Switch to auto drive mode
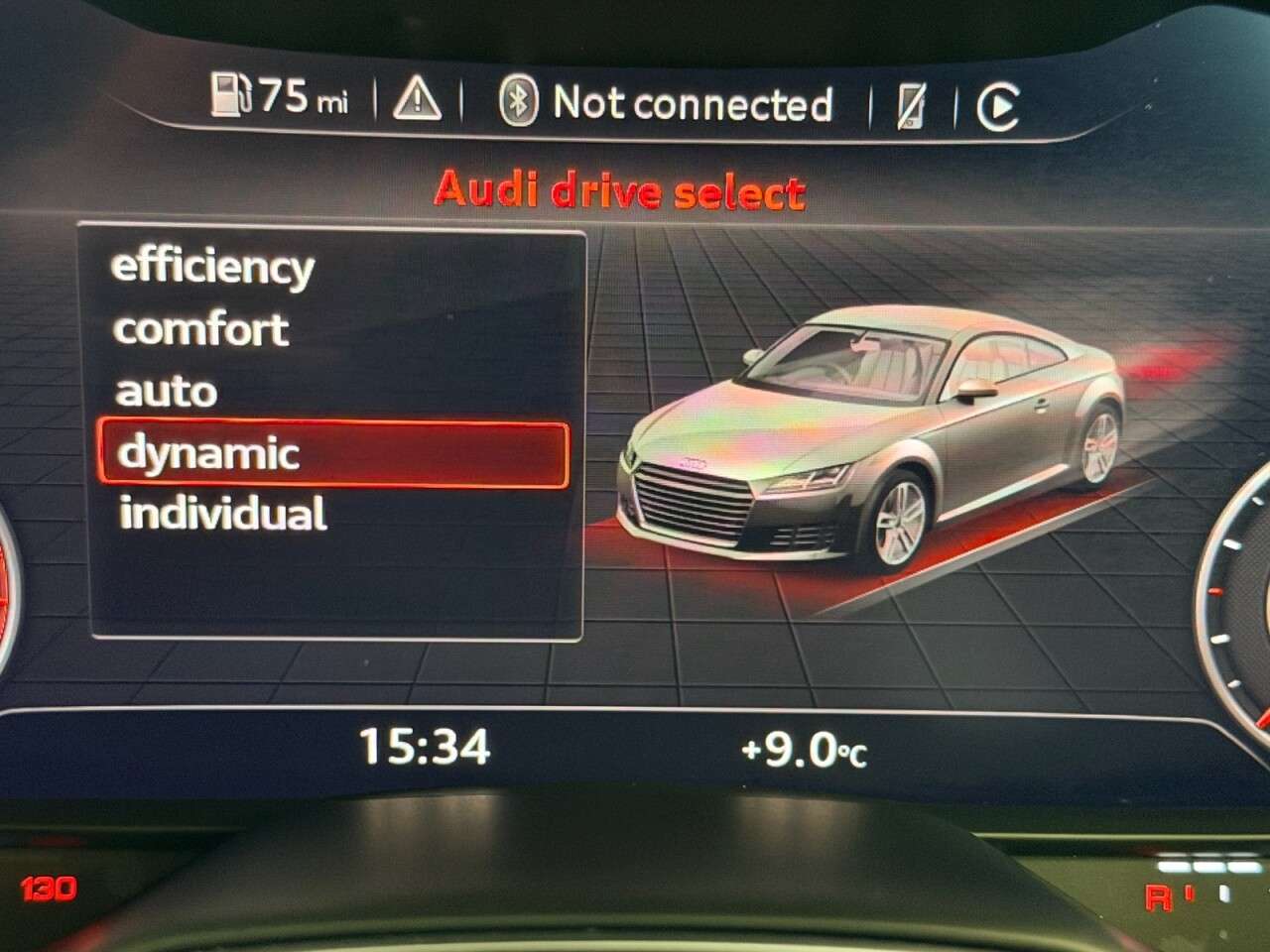Screen dimensions: 1270x952 point(165,393)
